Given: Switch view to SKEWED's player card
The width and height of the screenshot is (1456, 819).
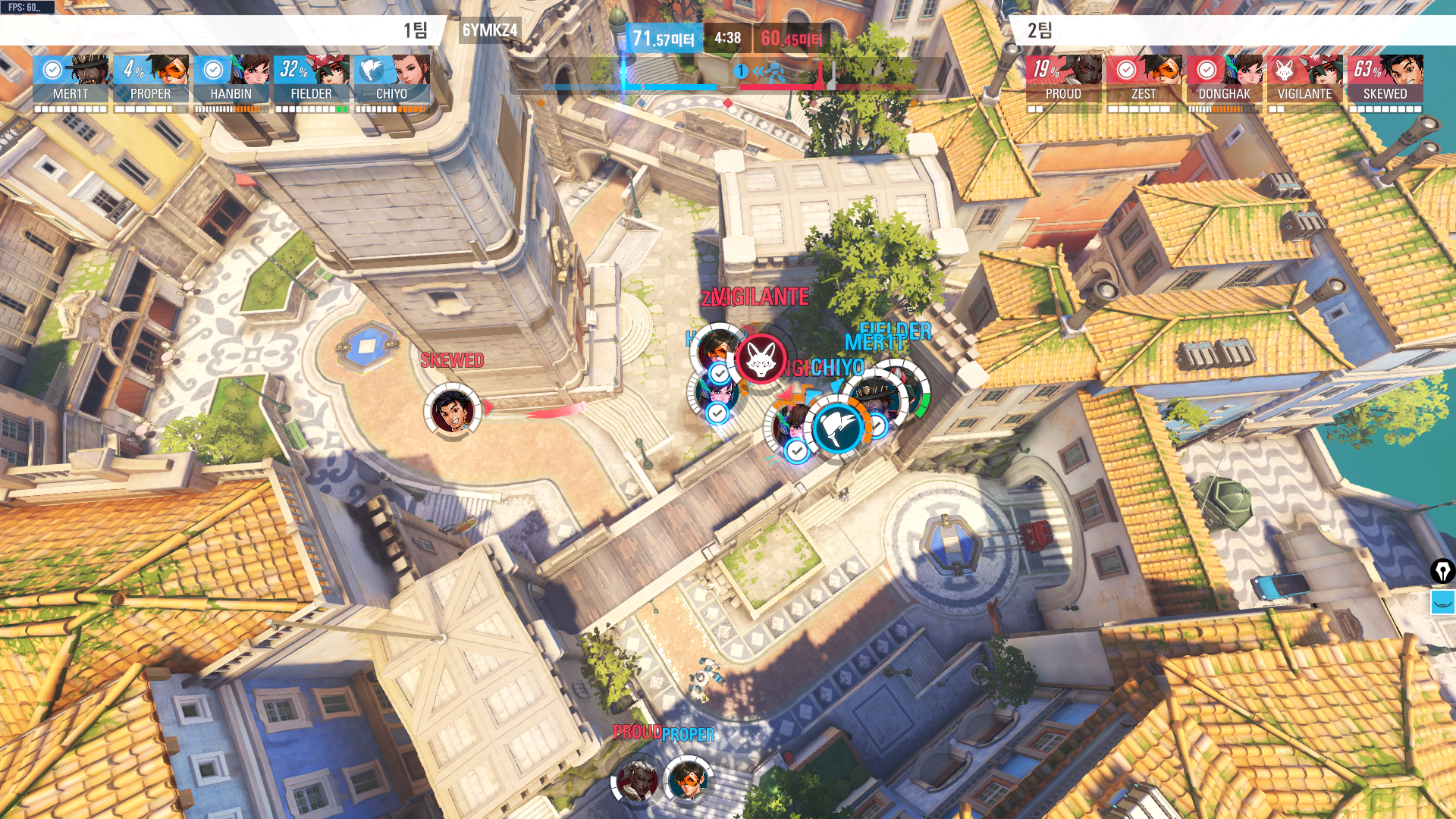Looking at the screenshot, I should 1385,79.
